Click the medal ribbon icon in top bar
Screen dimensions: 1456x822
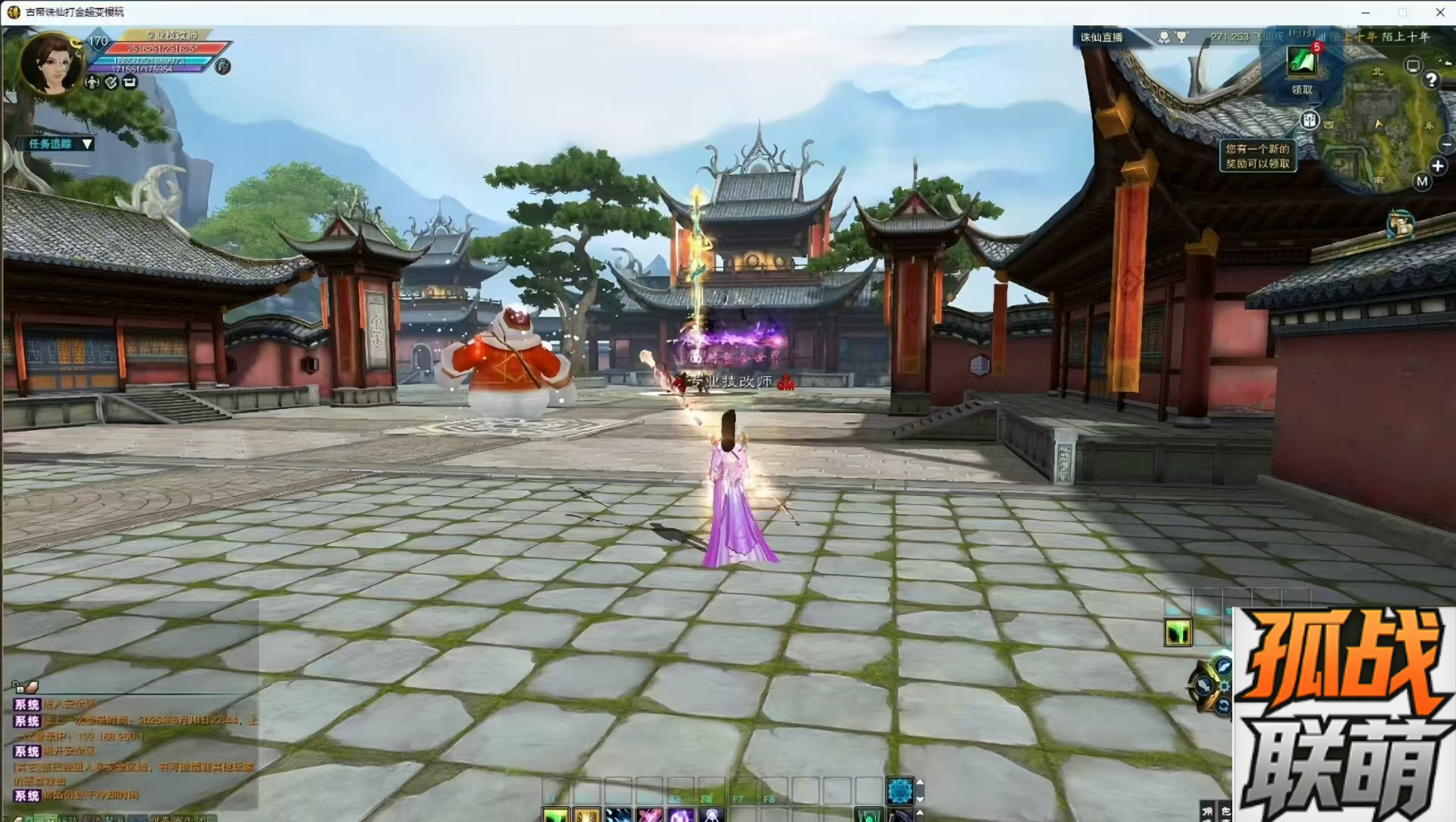(1164, 36)
